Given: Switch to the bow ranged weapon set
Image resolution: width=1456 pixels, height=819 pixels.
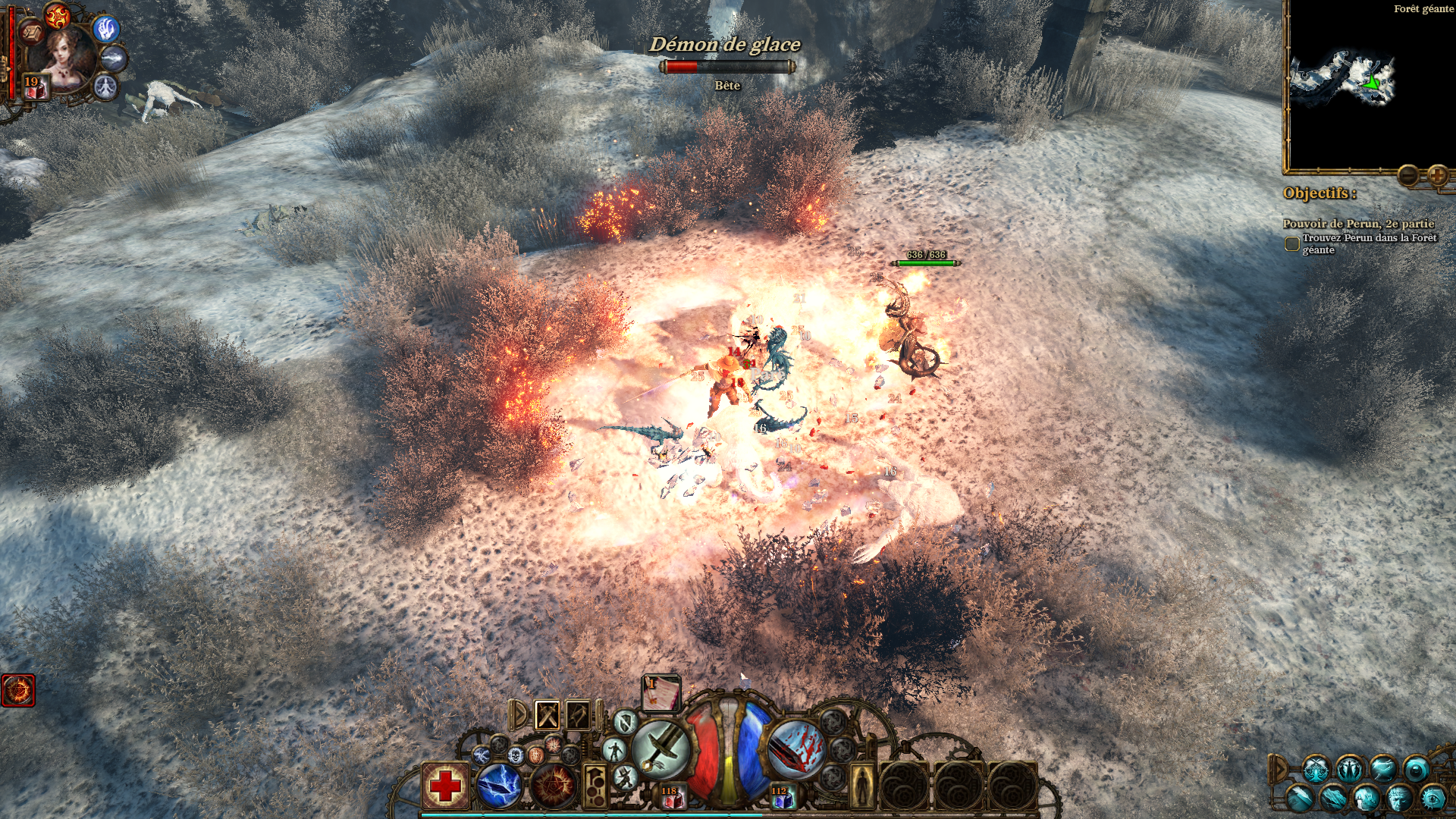Looking at the screenshot, I should coord(578,715).
